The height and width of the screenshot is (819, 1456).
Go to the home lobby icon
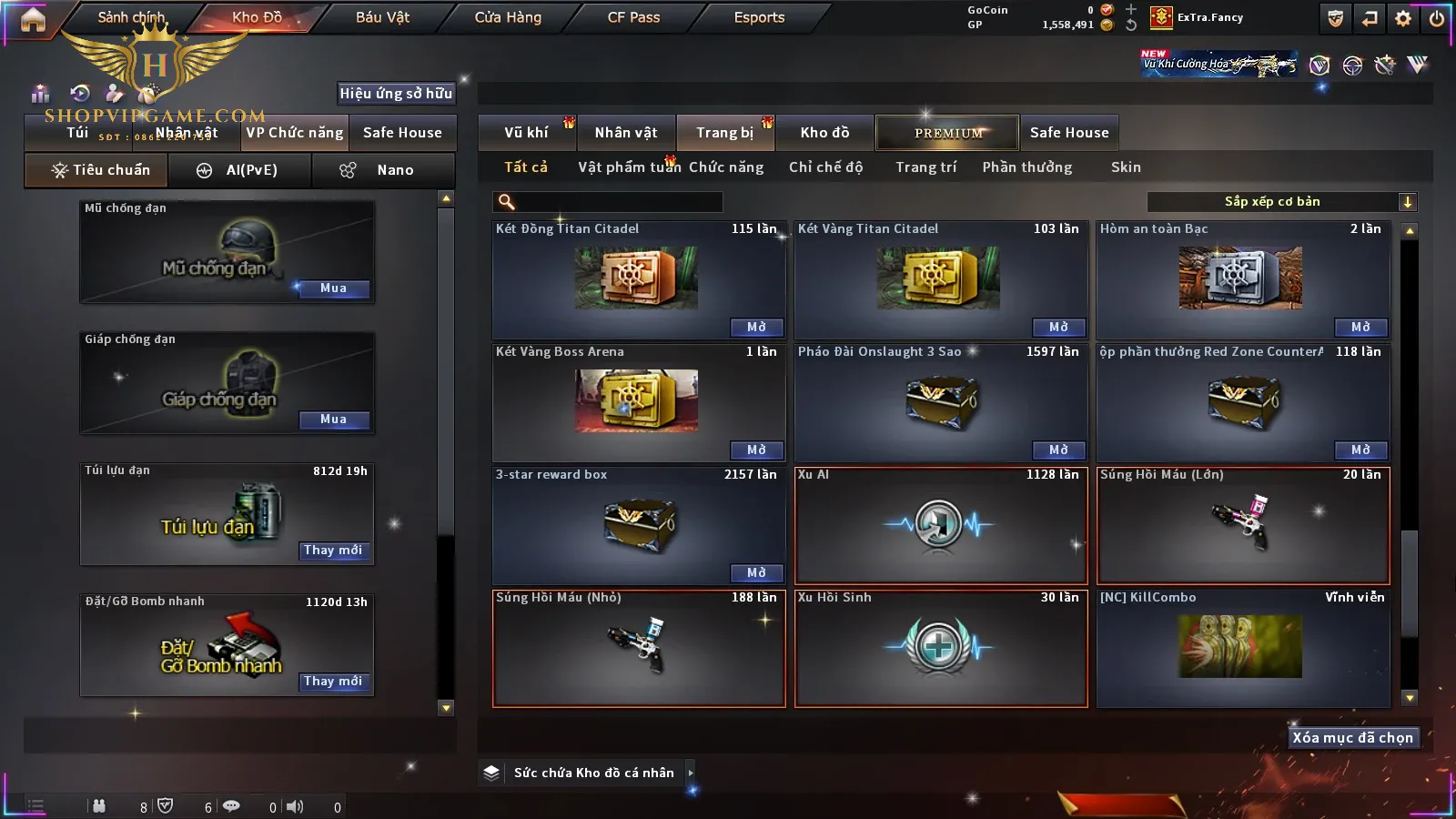(33, 19)
